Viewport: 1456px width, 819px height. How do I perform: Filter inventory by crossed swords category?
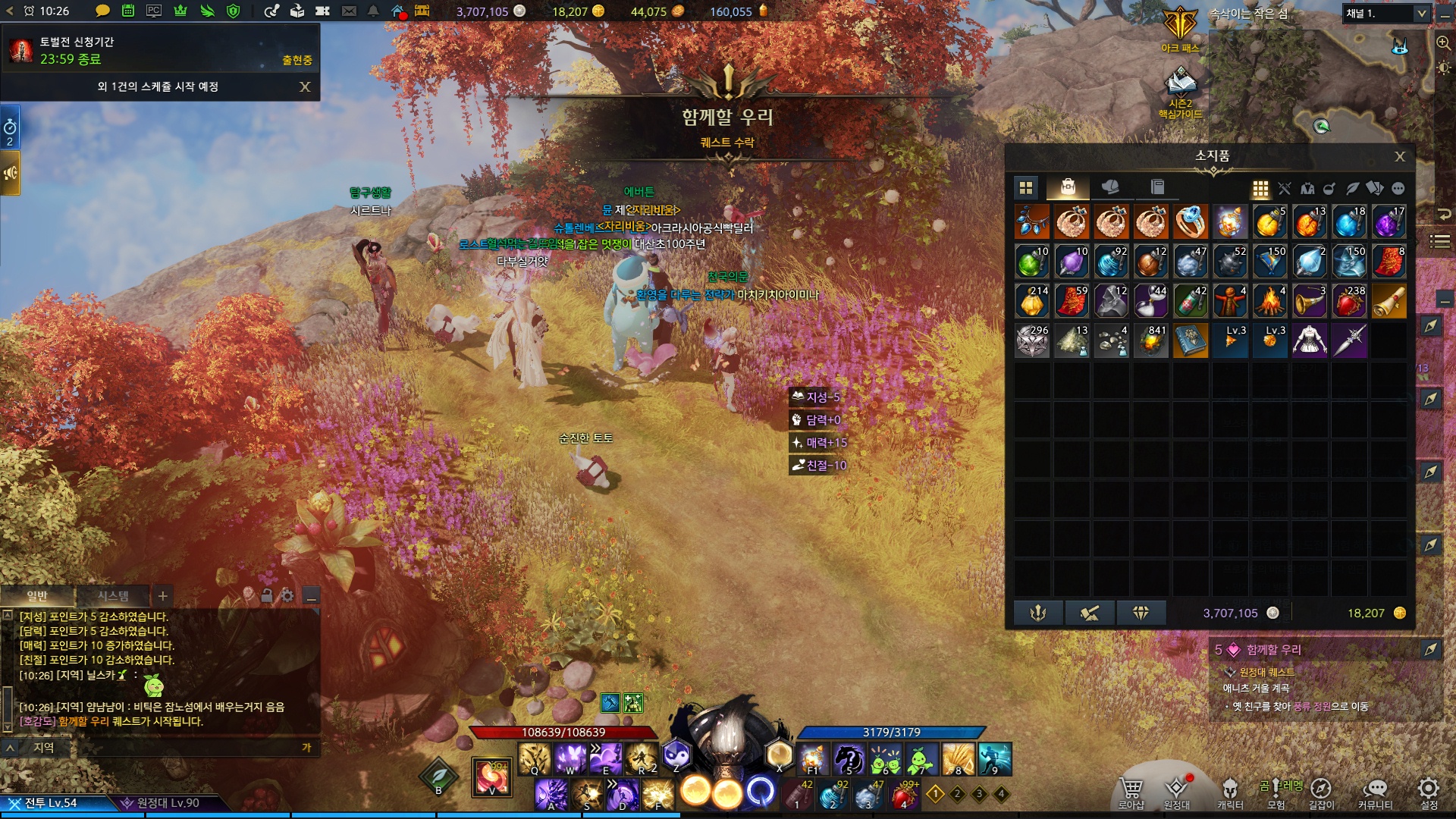point(1284,189)
